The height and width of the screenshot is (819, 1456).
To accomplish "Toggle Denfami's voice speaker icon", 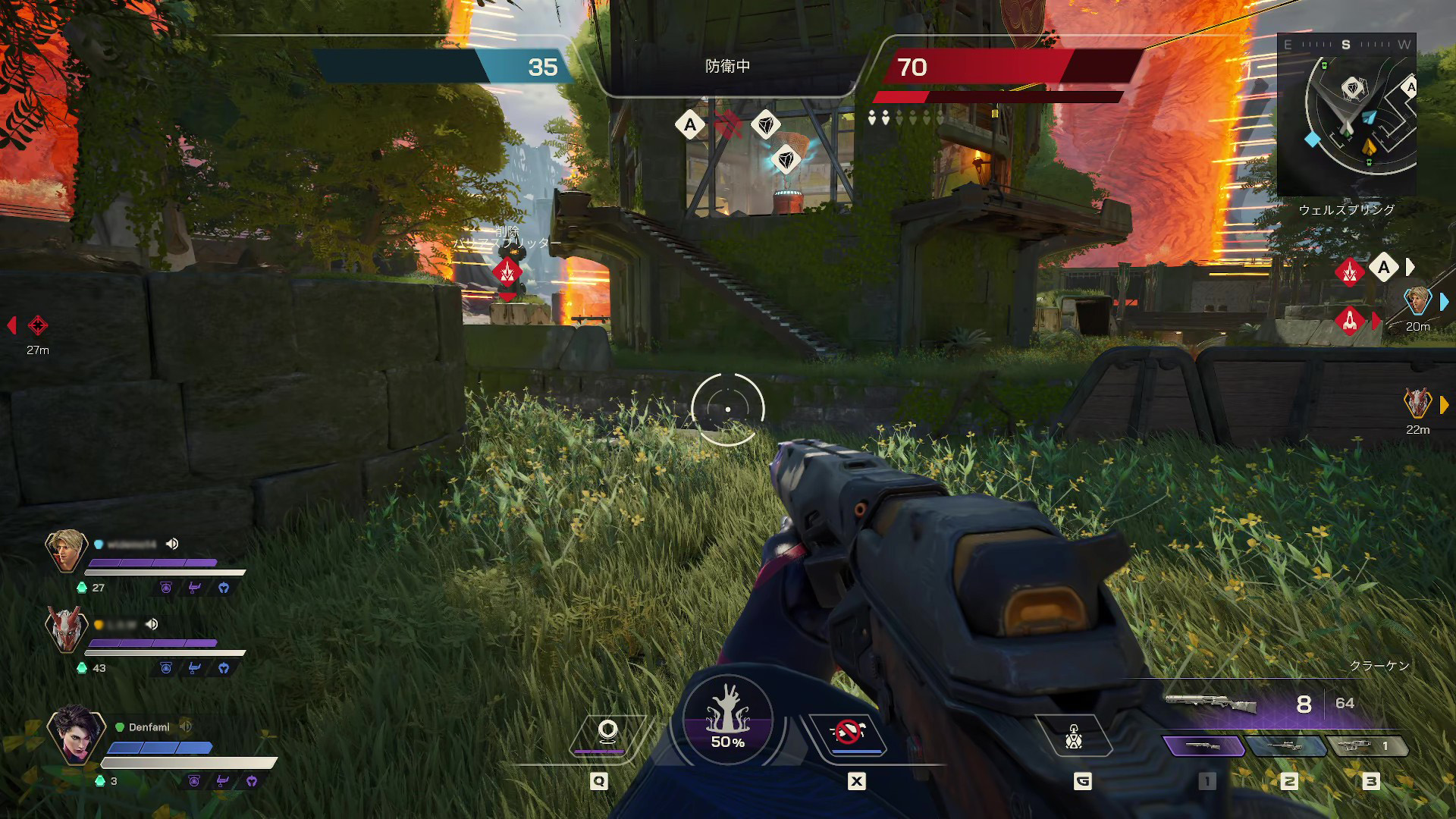I will pos(185,726).
